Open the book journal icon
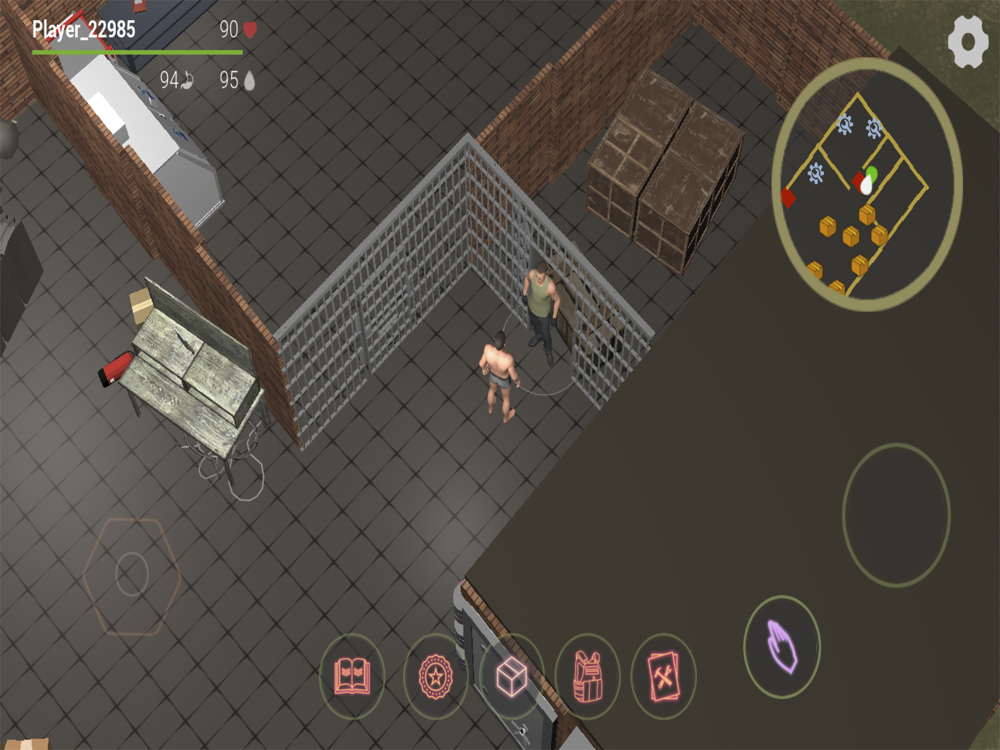Screen dimensions: 1000x750 (x=352, y=676)
